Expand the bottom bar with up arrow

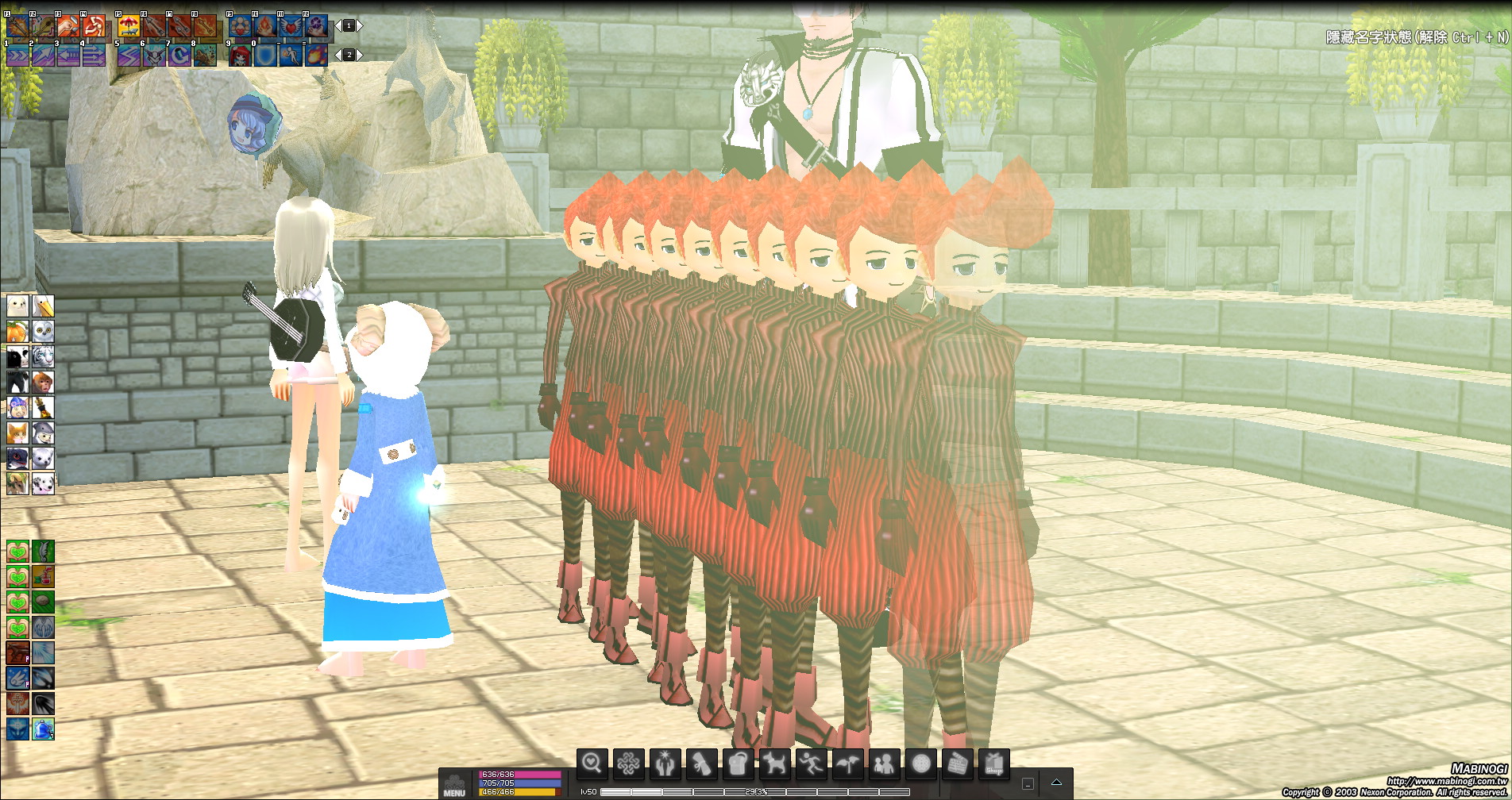pos(1056,783)
